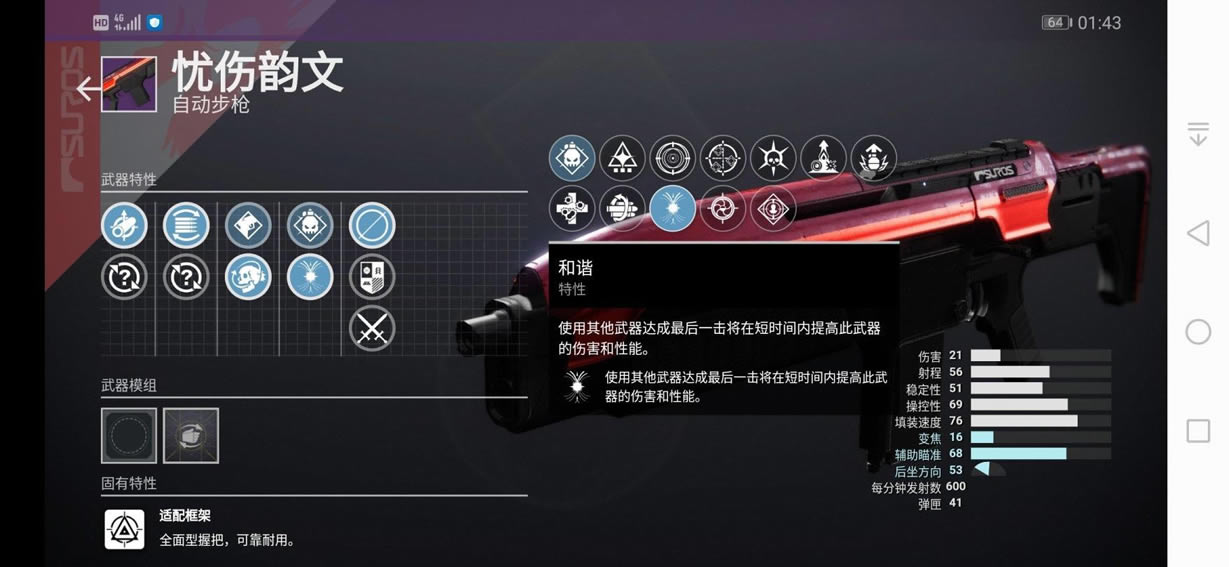Open the empty dashed-circle mod slot

tap(129, 435)
